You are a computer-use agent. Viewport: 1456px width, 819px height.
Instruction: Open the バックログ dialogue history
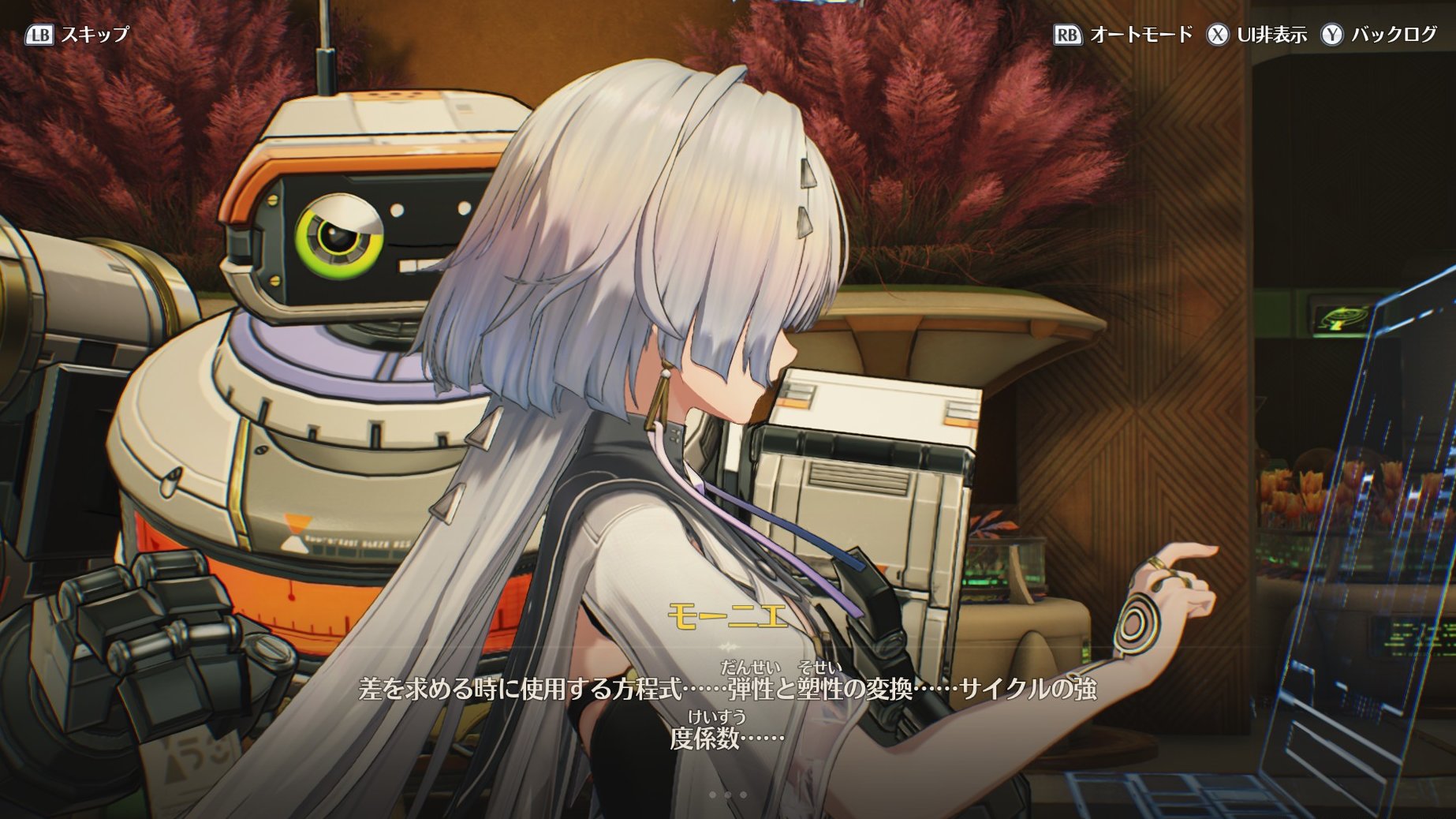[x=1379, y=35]
